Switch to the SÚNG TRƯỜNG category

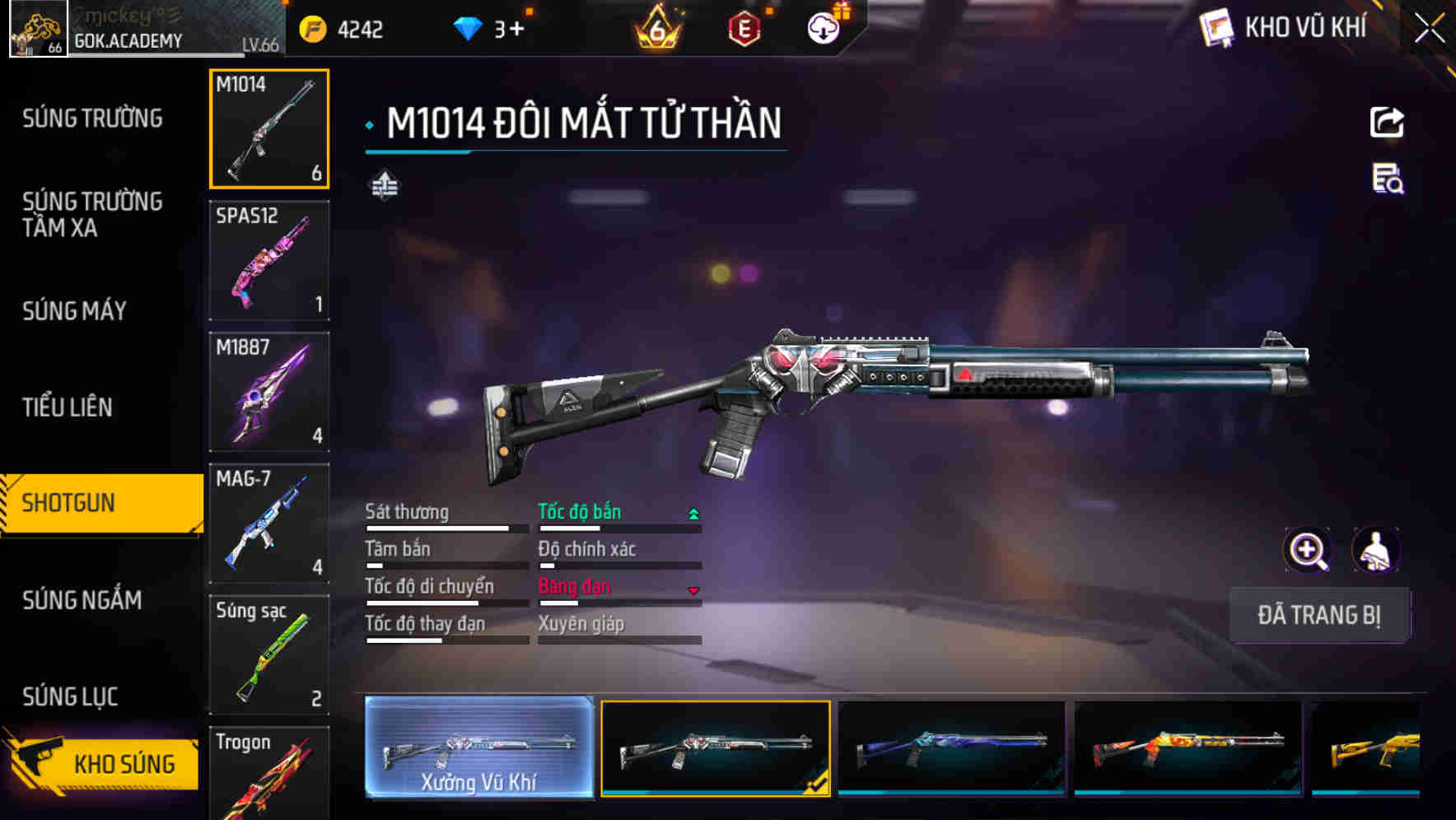[x=92, y=119]
